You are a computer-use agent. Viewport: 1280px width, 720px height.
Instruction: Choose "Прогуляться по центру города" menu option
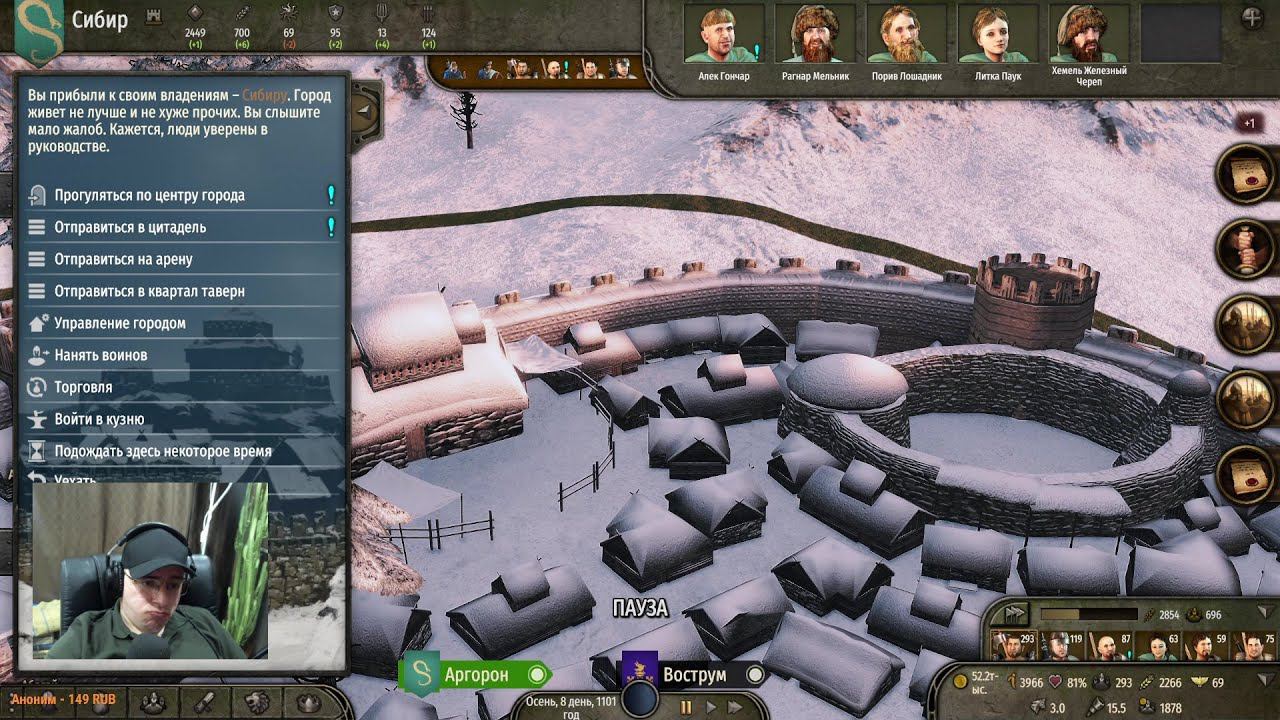pos(150,195)
